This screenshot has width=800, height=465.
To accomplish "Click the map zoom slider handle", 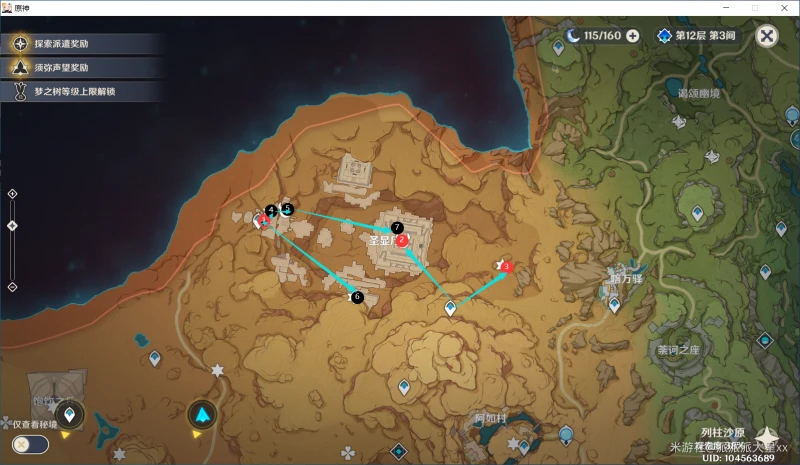I will (x=12, y=225).
